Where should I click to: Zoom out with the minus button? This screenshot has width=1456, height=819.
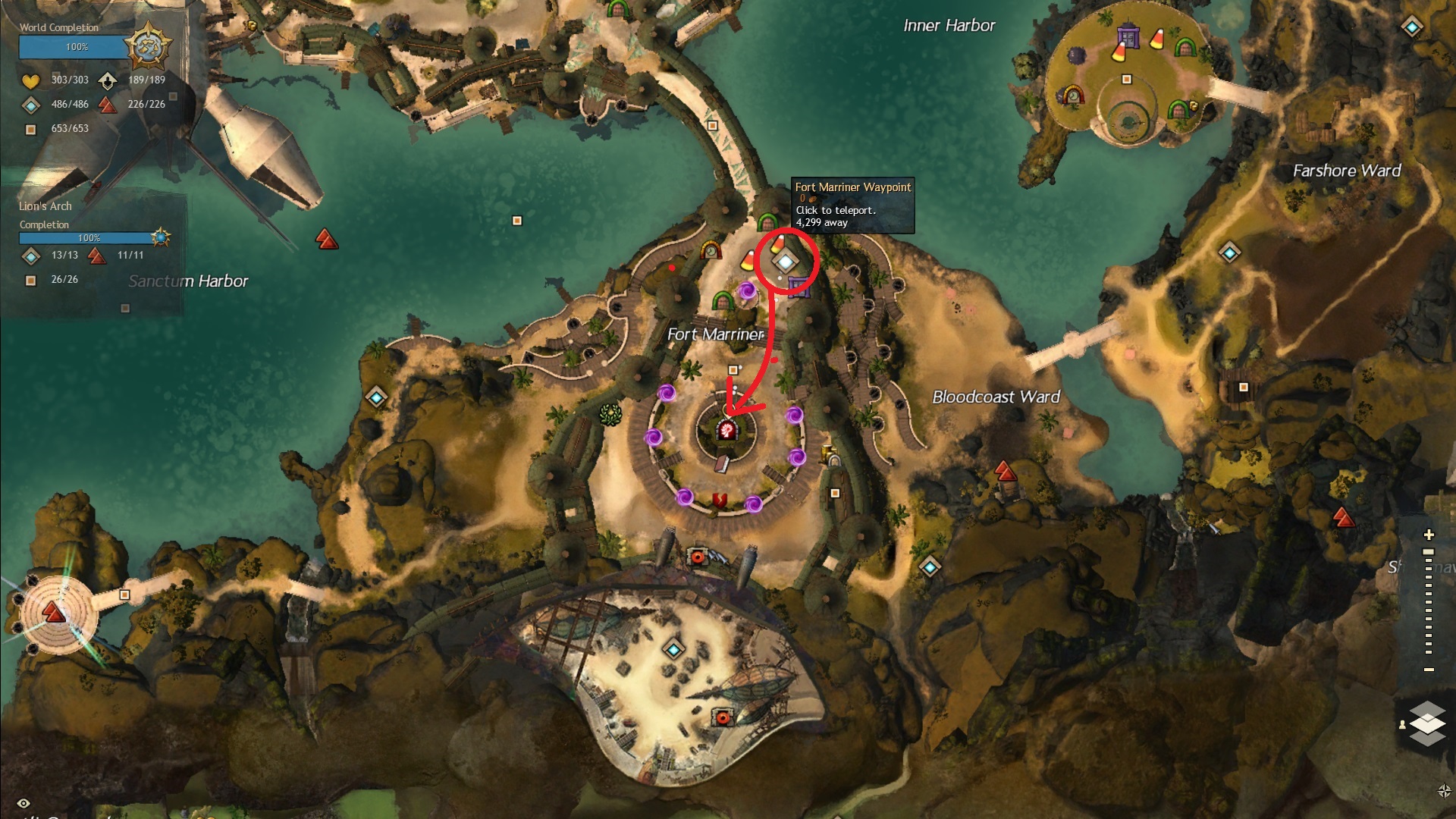point(1429,670)
